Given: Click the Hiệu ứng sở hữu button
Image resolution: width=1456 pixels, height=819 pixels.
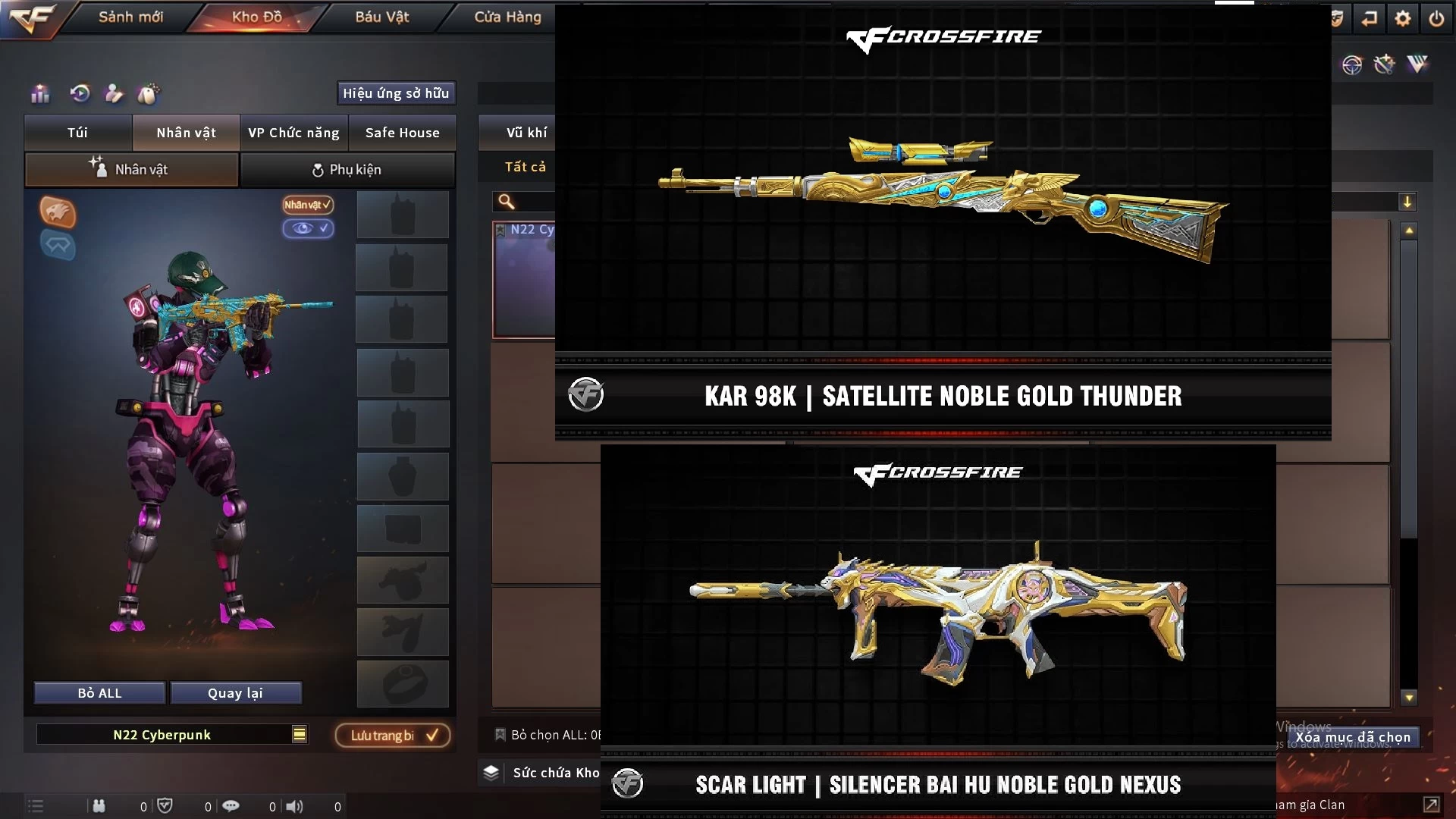Looking at the screenshot, I should tap(396, 93).
